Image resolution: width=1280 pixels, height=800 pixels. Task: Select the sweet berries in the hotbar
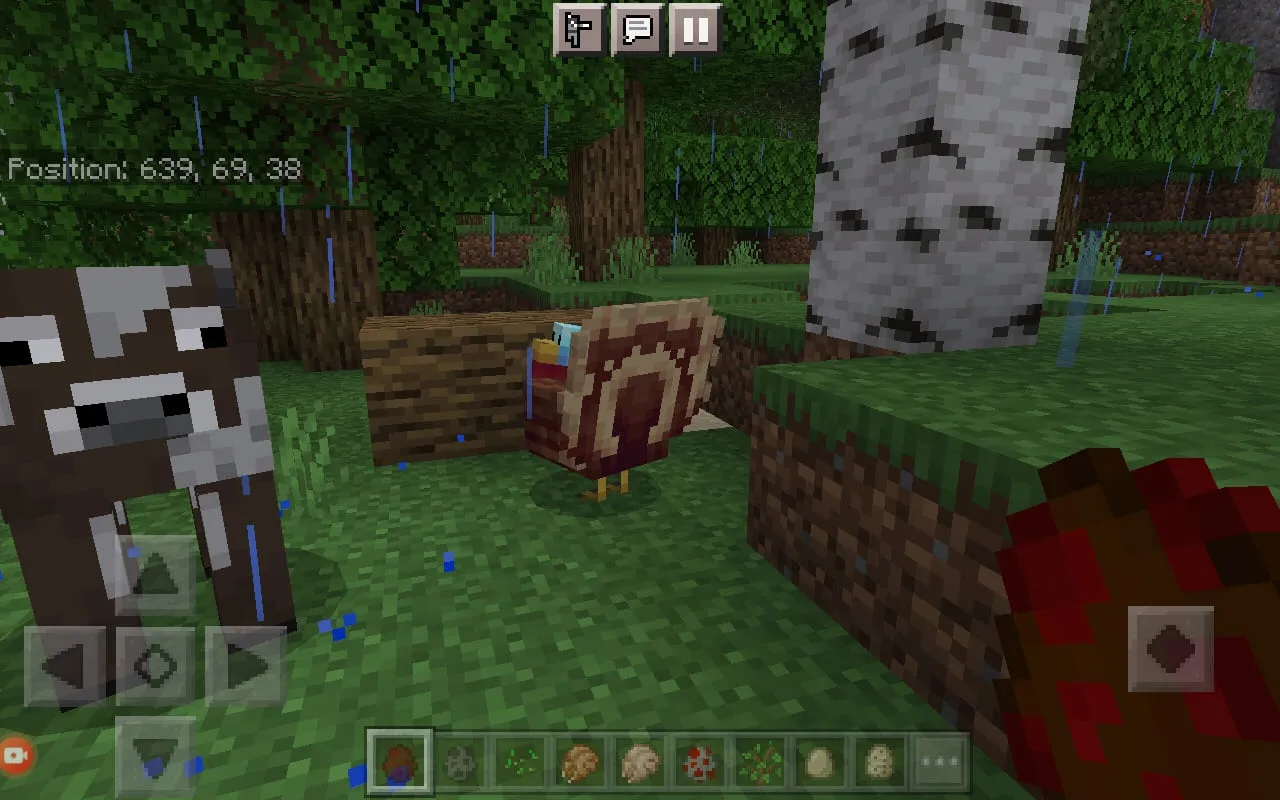tap(759, 763)
